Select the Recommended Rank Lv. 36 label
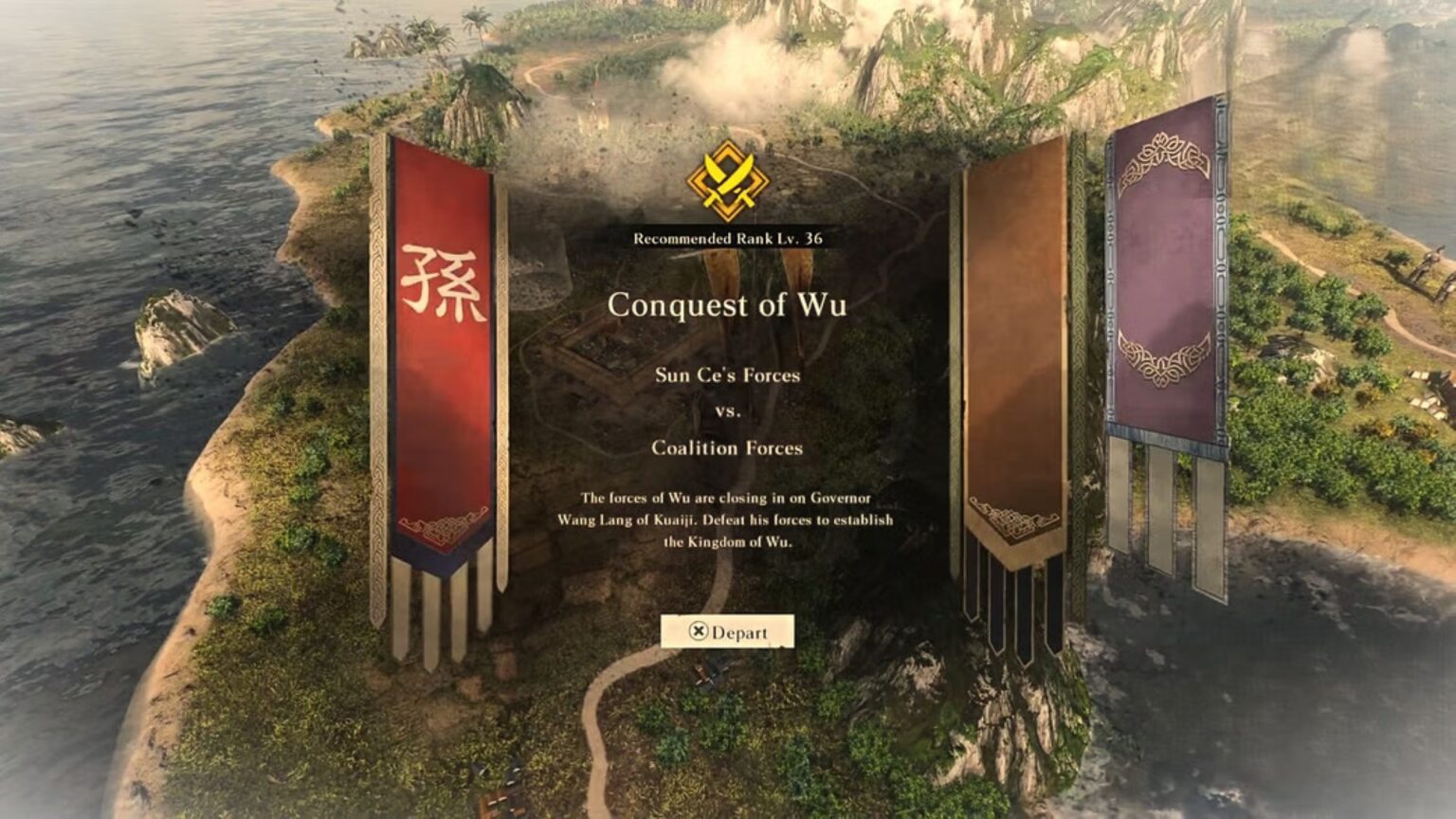1456x819 pixels. 728,240
